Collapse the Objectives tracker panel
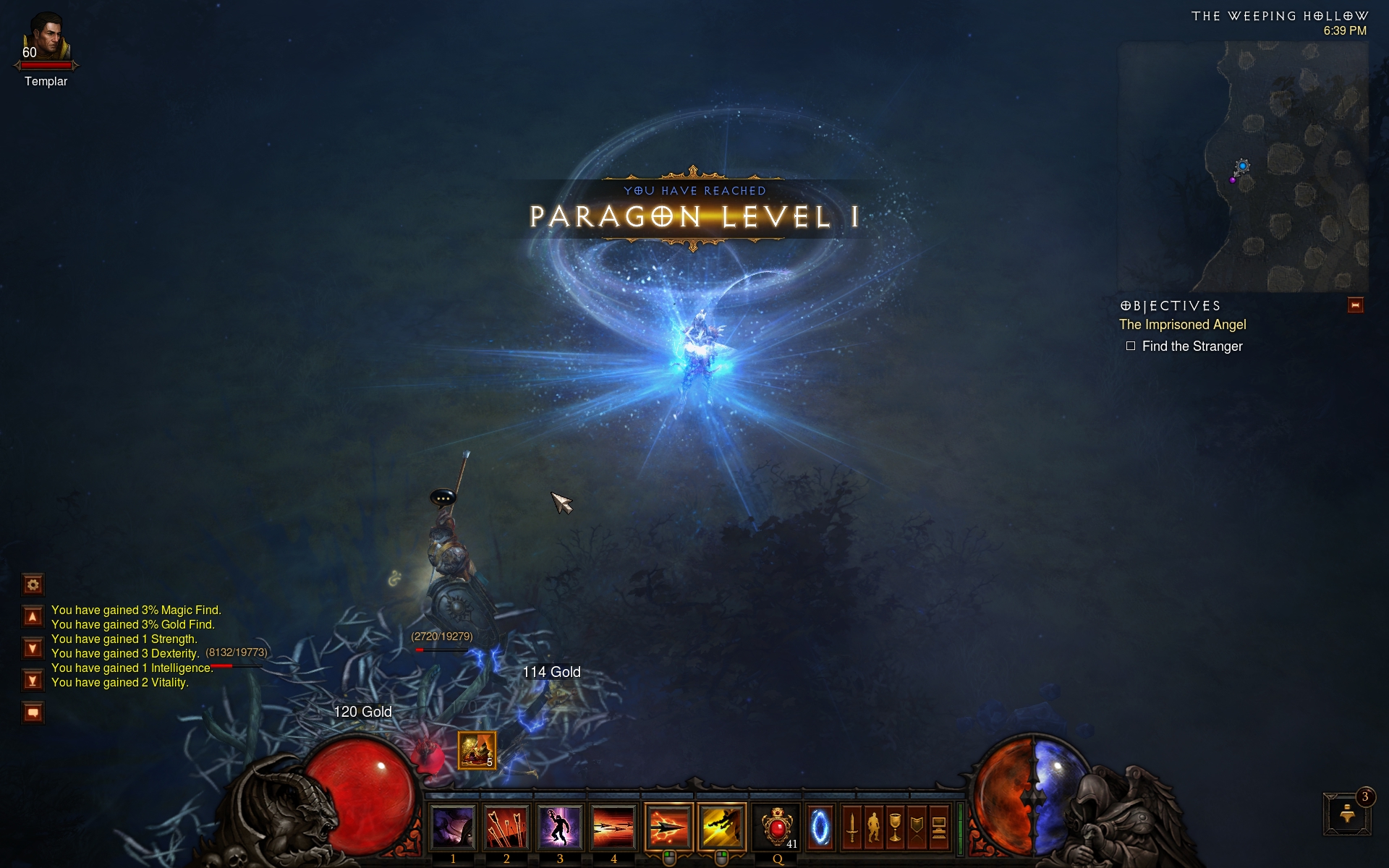This screenshot has height=868, width=1389. coord(1355,305)
